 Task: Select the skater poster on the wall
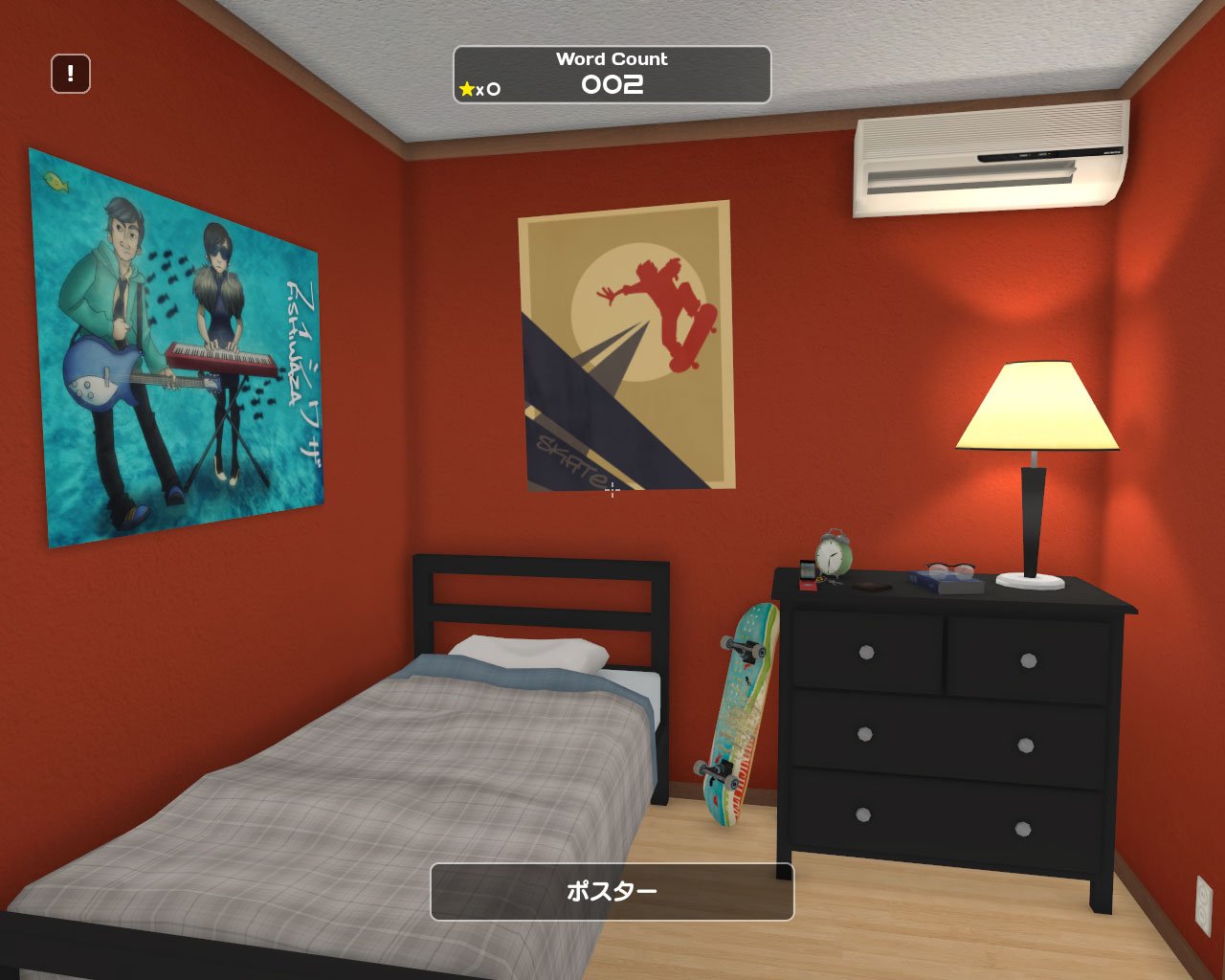click(627, 345)
